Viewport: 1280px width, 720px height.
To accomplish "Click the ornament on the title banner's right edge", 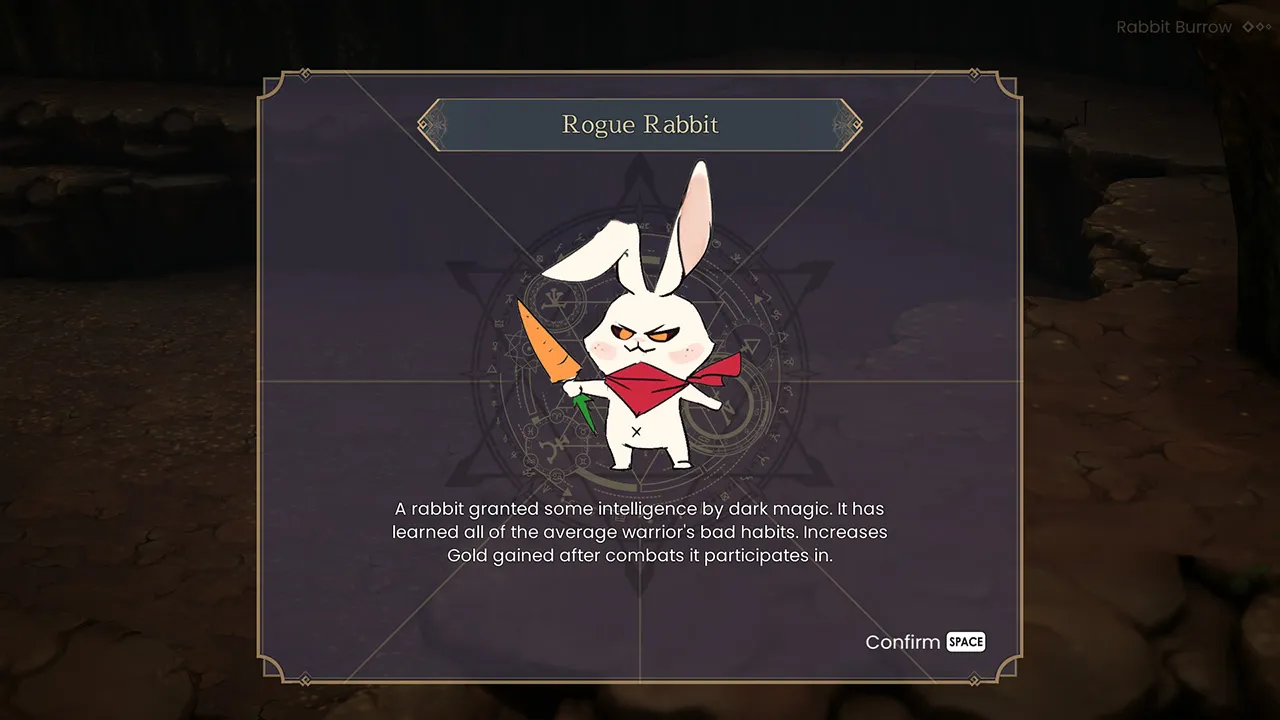I will [846, 125].
